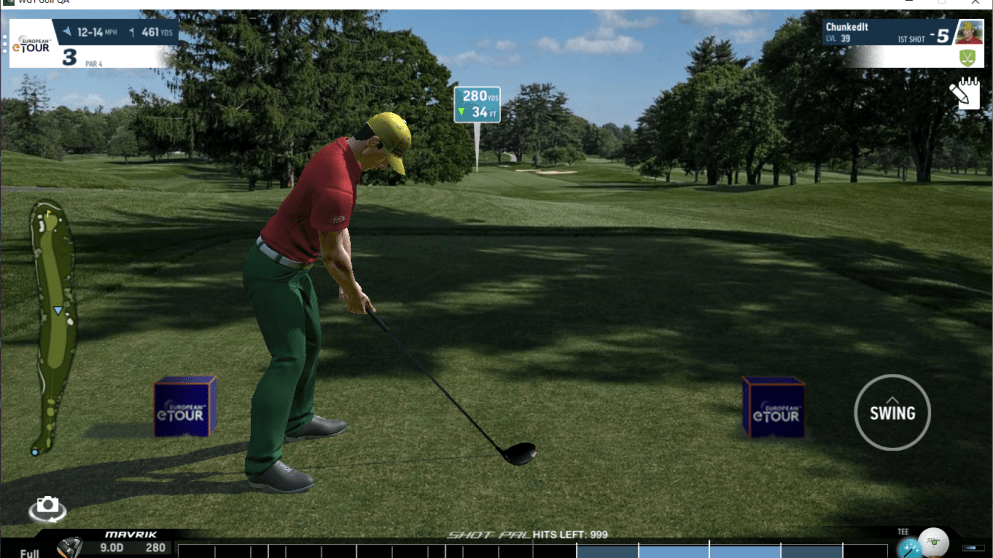Click the swing meter bar

(x=530, y=551)
